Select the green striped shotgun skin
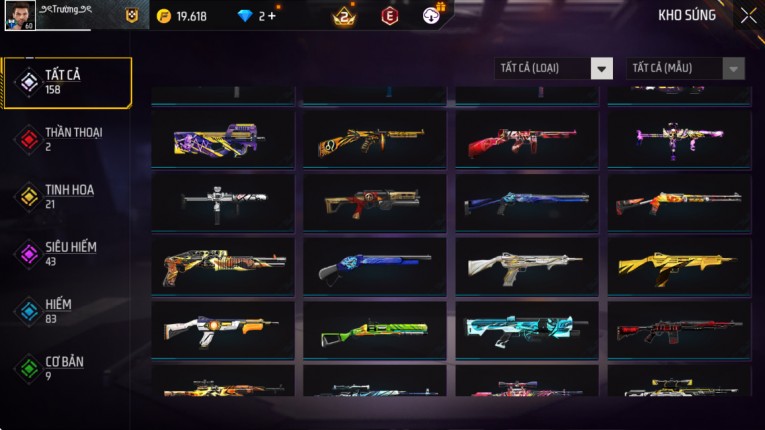This screenshot has width=765, height=430. tap(375, 330)
